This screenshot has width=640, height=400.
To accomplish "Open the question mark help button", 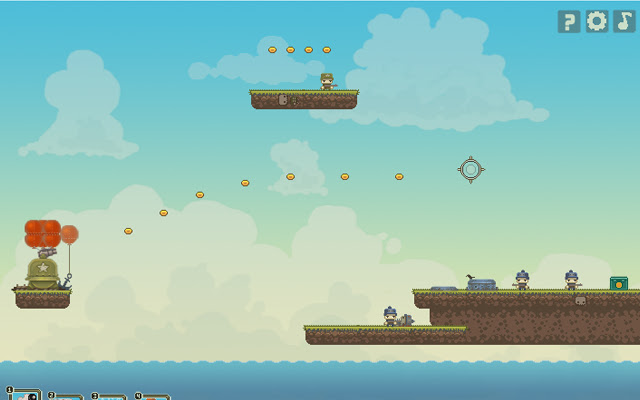I will [x=569, y=22].
